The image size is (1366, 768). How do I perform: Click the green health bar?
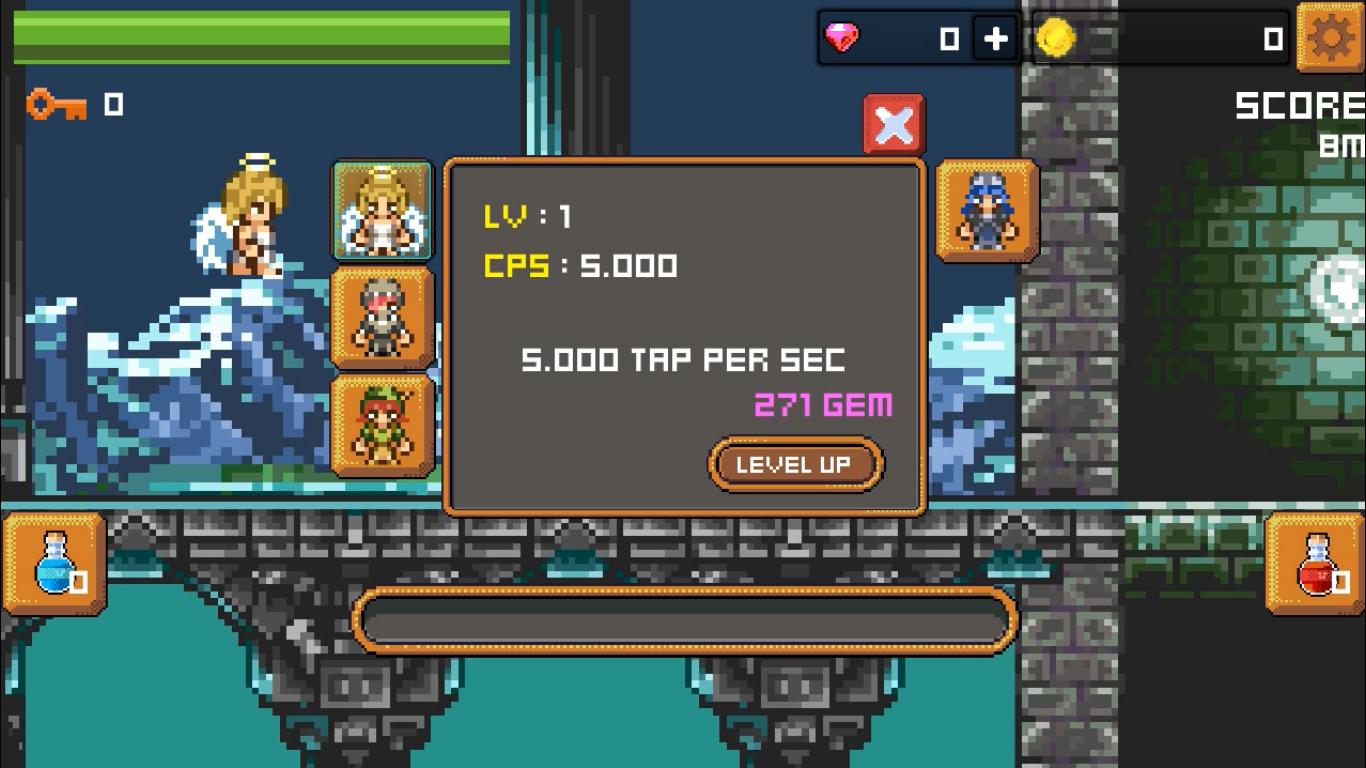pyautogui.click(x=256, y=33)
